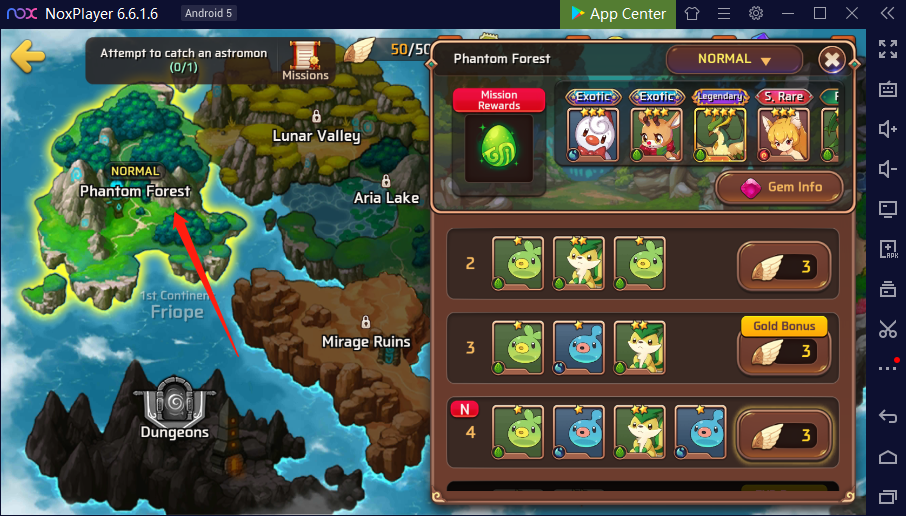Start stage 3 with Gold Bonus
Image resolution: width=906 pixels, height=516 pixels.
784,351
